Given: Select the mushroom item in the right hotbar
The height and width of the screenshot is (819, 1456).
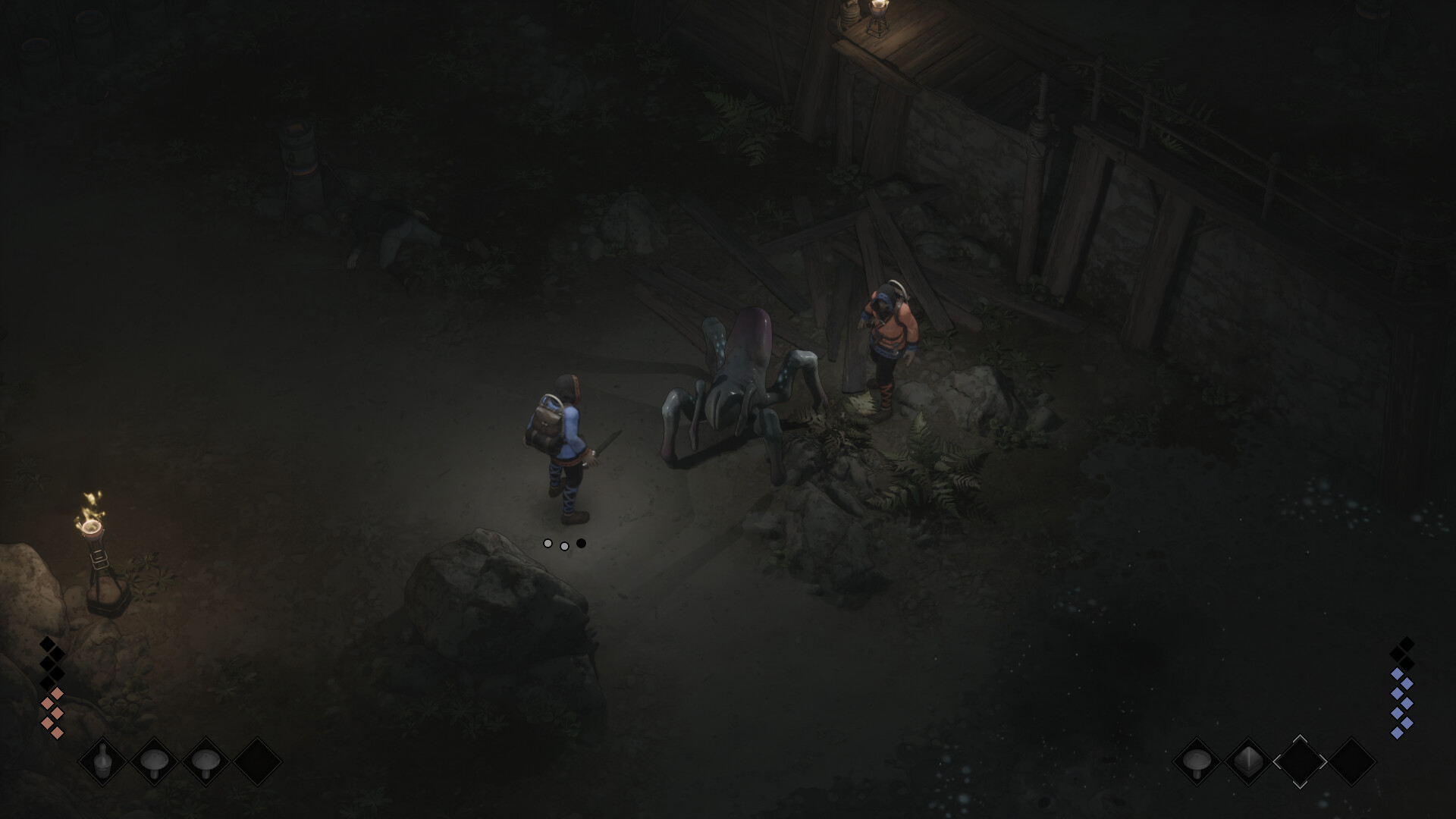Looking at the screenshot, I should tap(1197, 763).
